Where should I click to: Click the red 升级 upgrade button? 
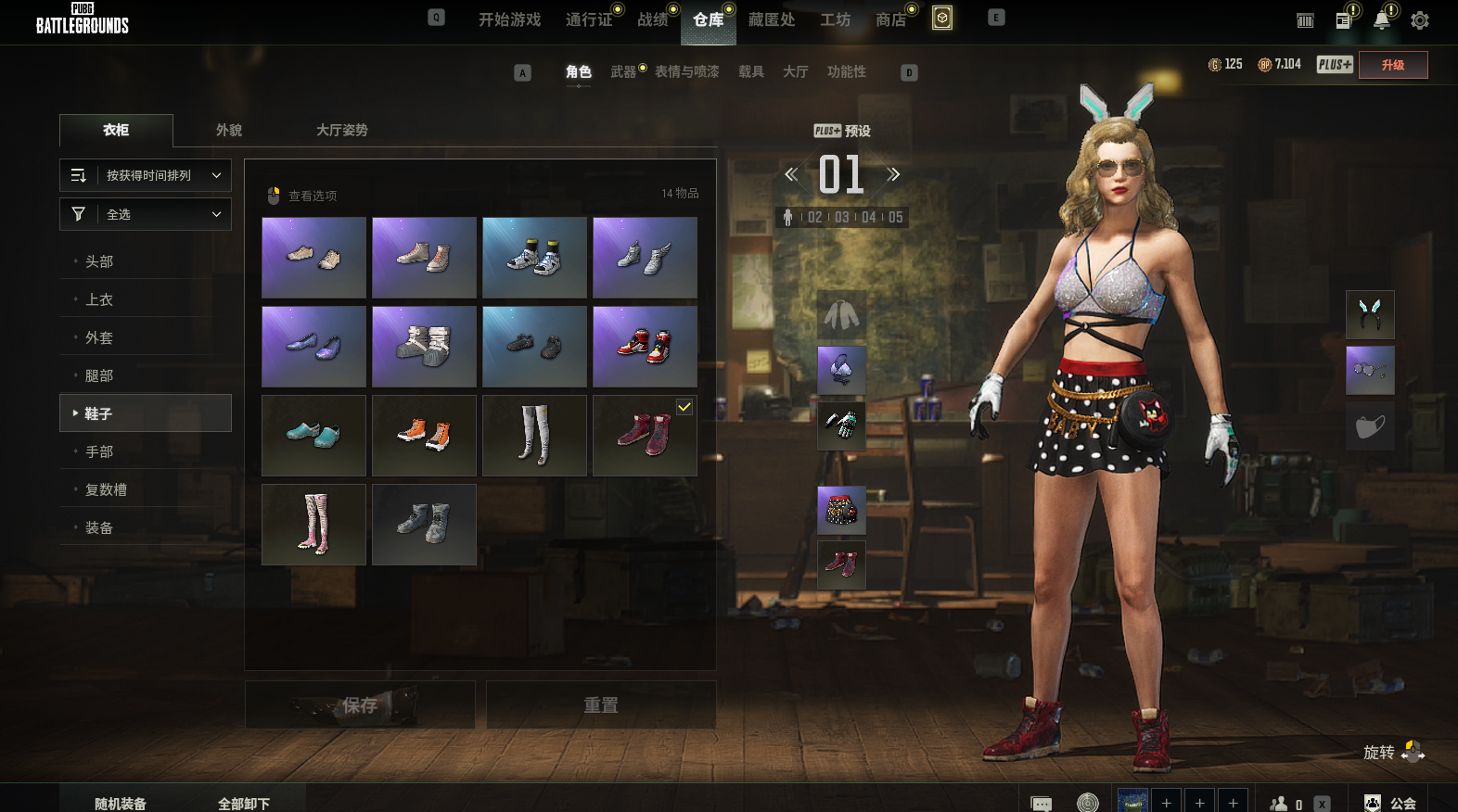1392,65
